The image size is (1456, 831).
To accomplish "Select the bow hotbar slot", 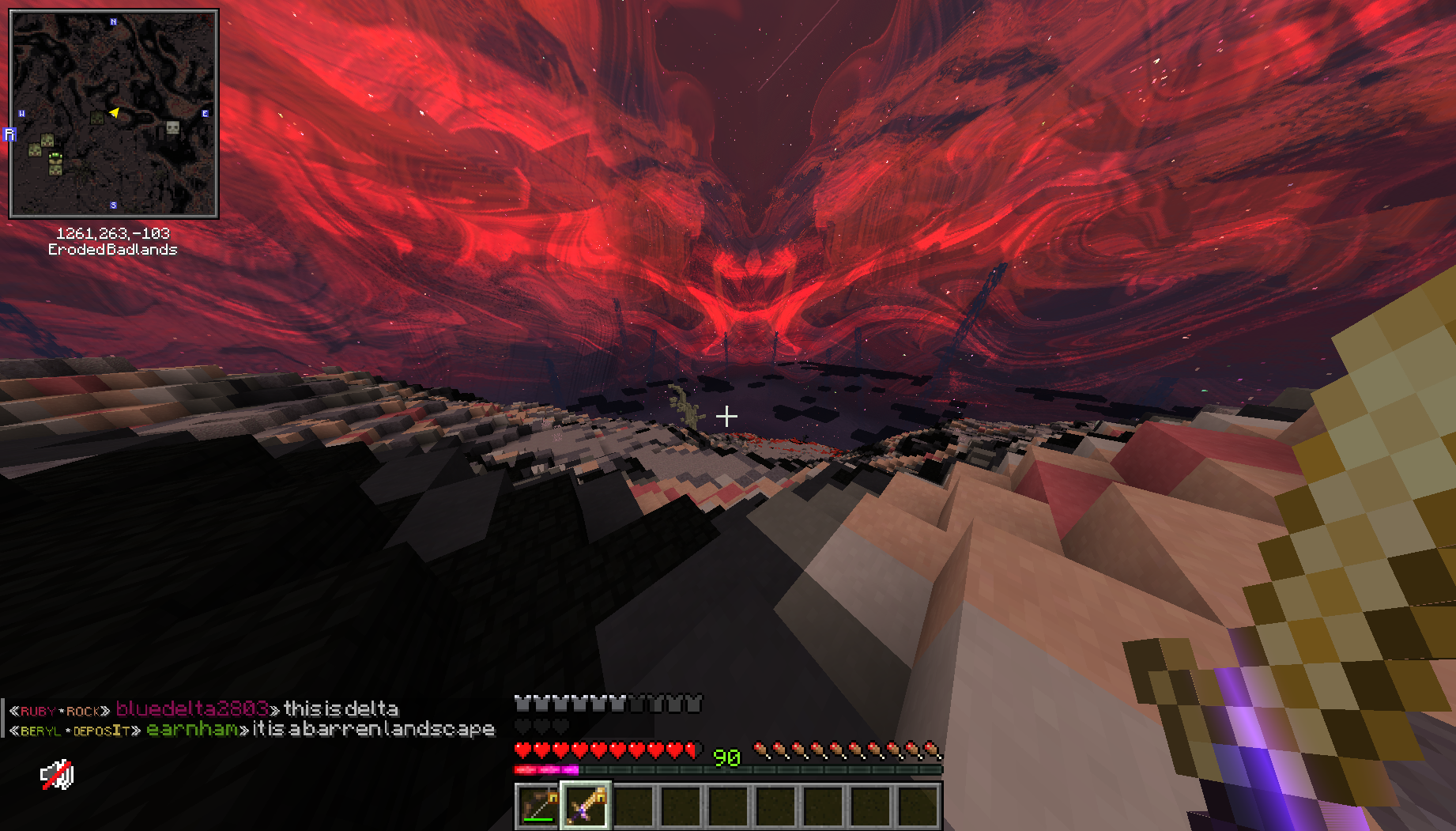I will [x=538, y=806].
